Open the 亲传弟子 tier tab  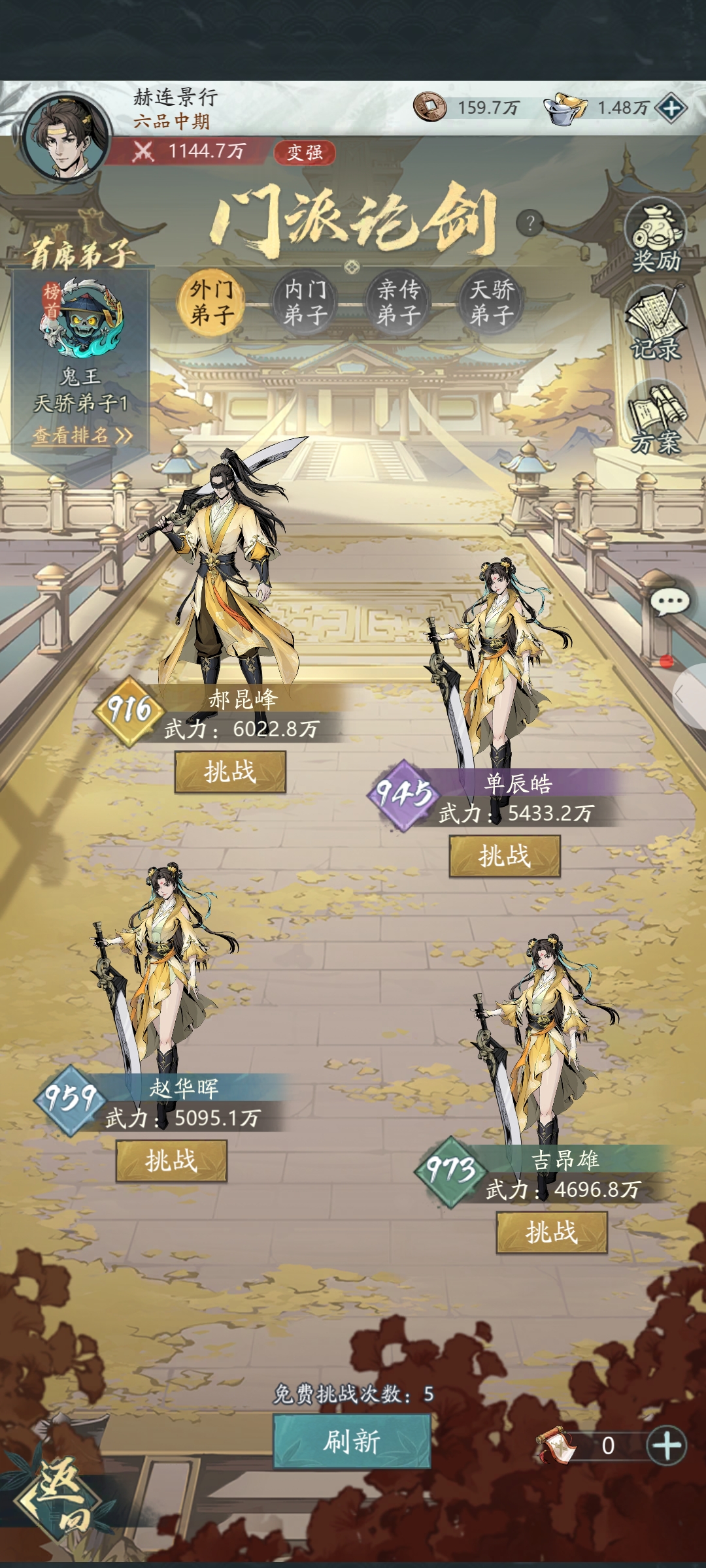click(x=399, y=302)
